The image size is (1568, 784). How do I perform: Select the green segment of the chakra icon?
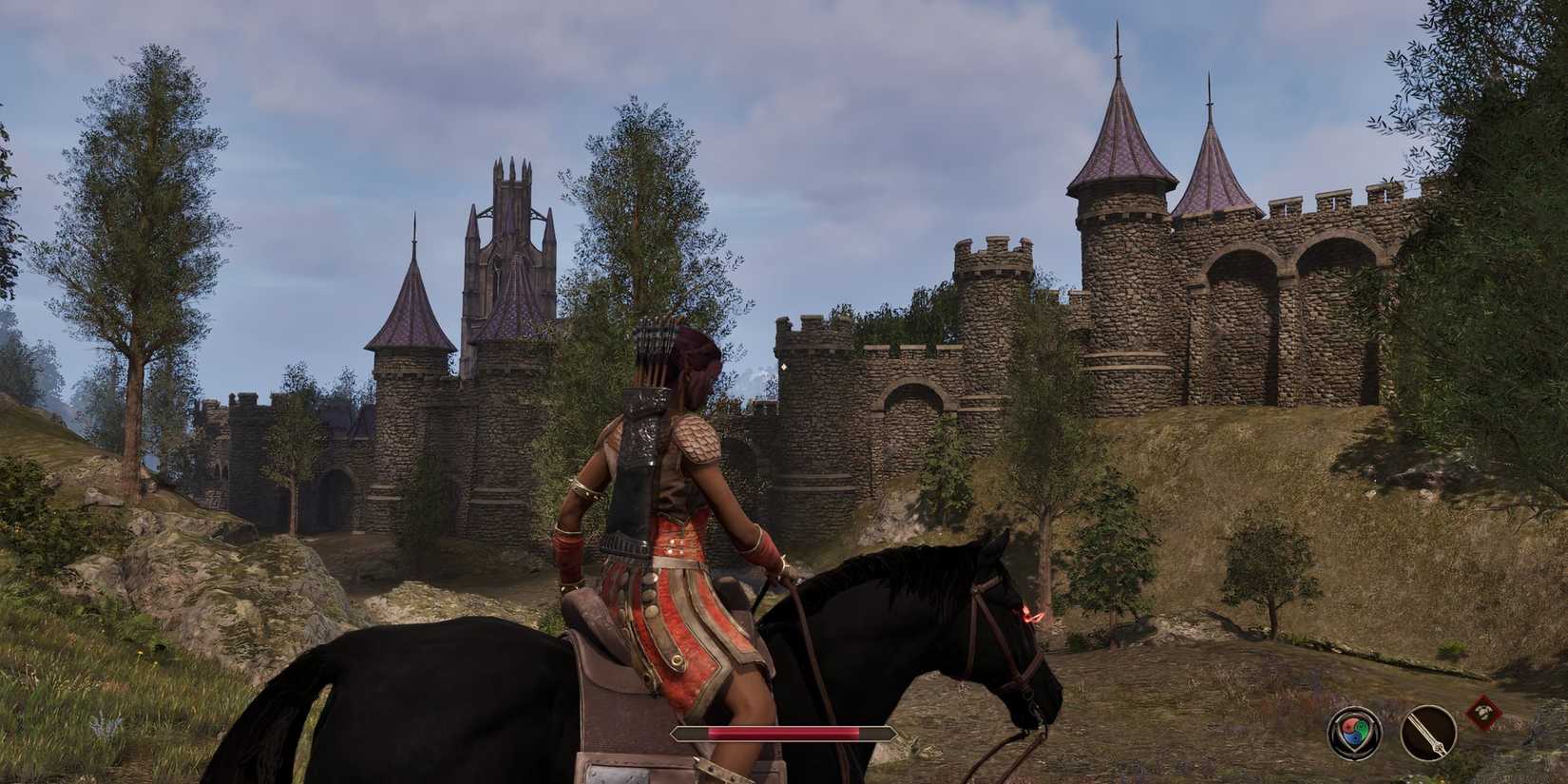pyautogui.click(x=1361, y=728)
